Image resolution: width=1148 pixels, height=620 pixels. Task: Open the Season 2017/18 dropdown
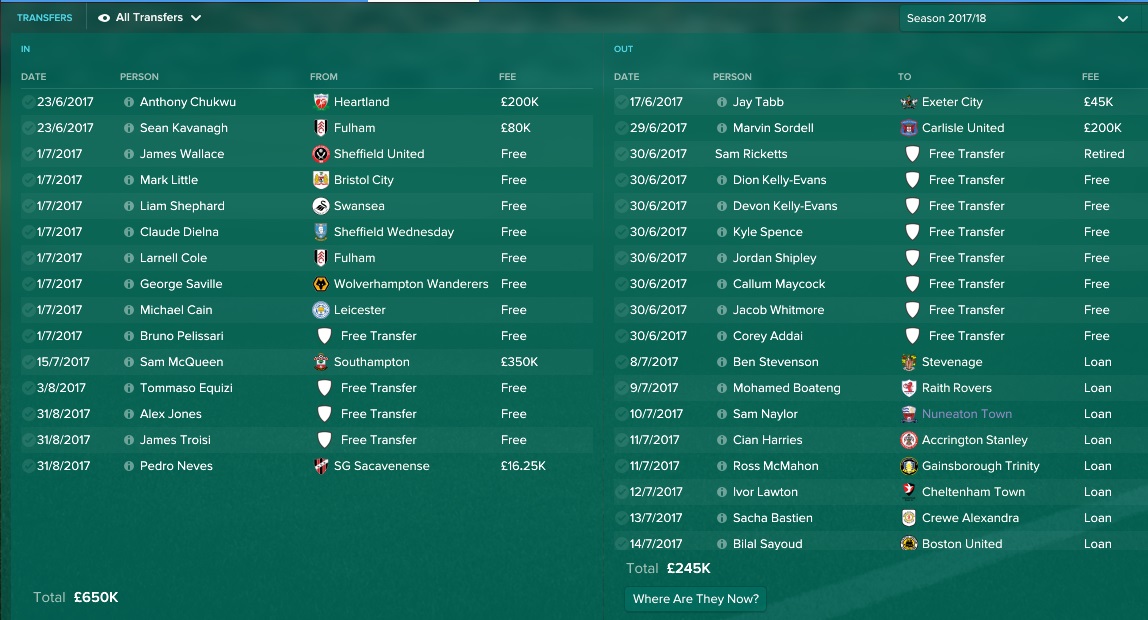point(1017,18)
